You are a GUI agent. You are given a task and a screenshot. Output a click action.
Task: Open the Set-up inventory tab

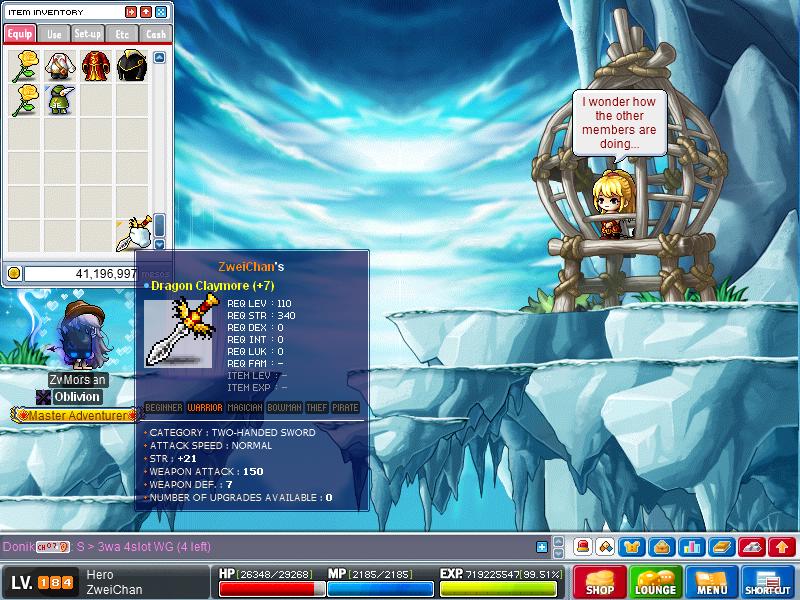coord(88,33)
